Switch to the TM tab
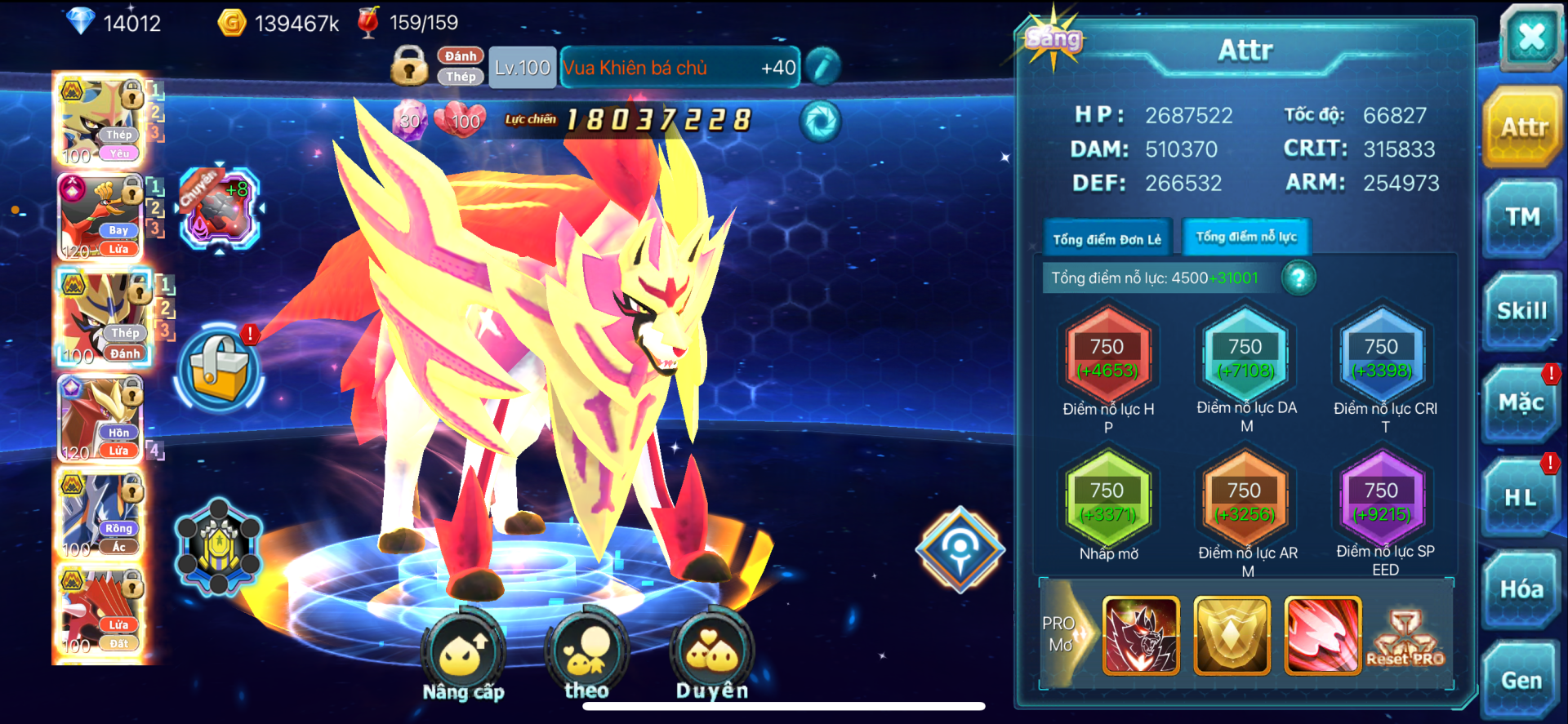The height and width of the screenshot is (724, 1568). point(1522,217)
